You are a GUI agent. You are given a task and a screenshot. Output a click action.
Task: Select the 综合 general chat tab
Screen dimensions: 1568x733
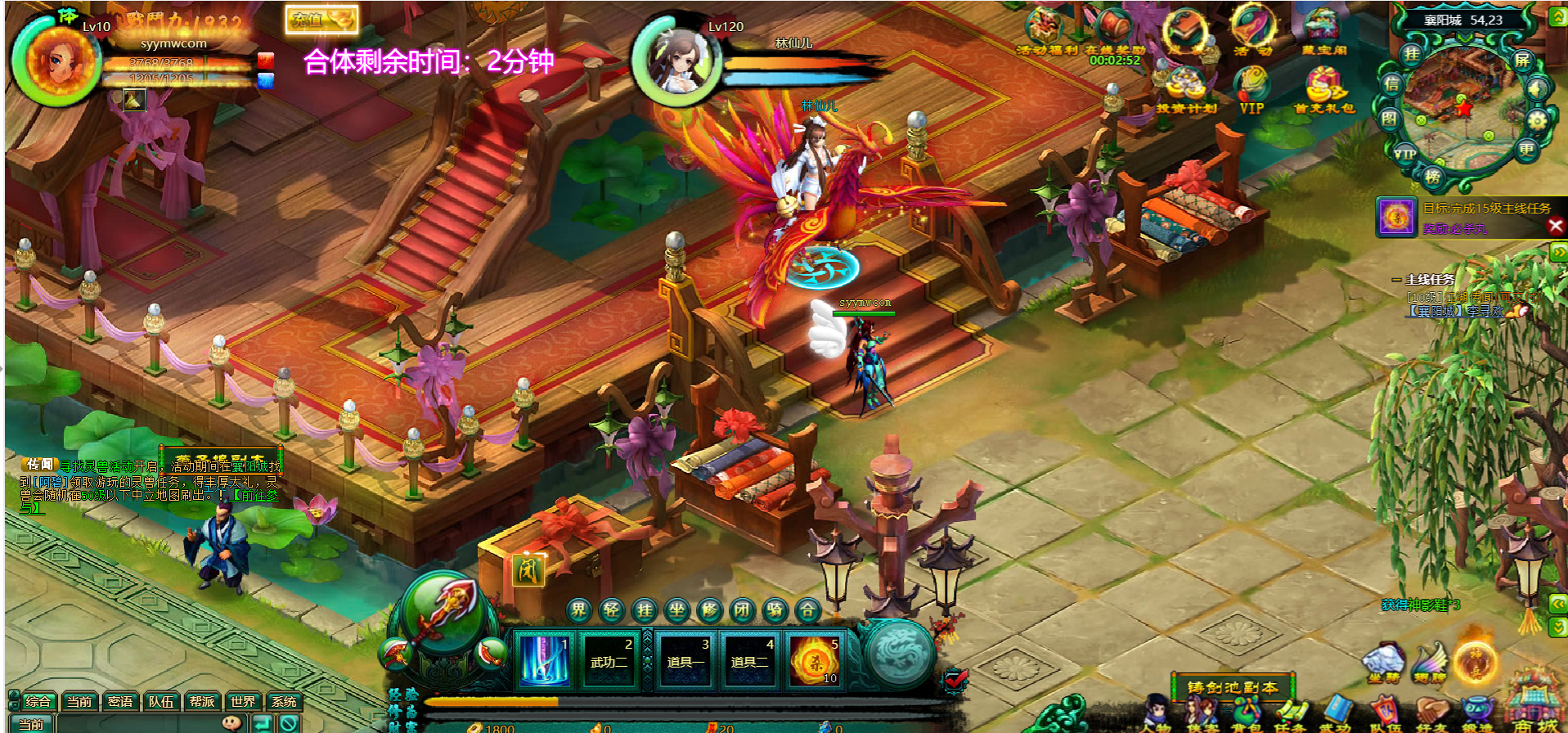38,702
